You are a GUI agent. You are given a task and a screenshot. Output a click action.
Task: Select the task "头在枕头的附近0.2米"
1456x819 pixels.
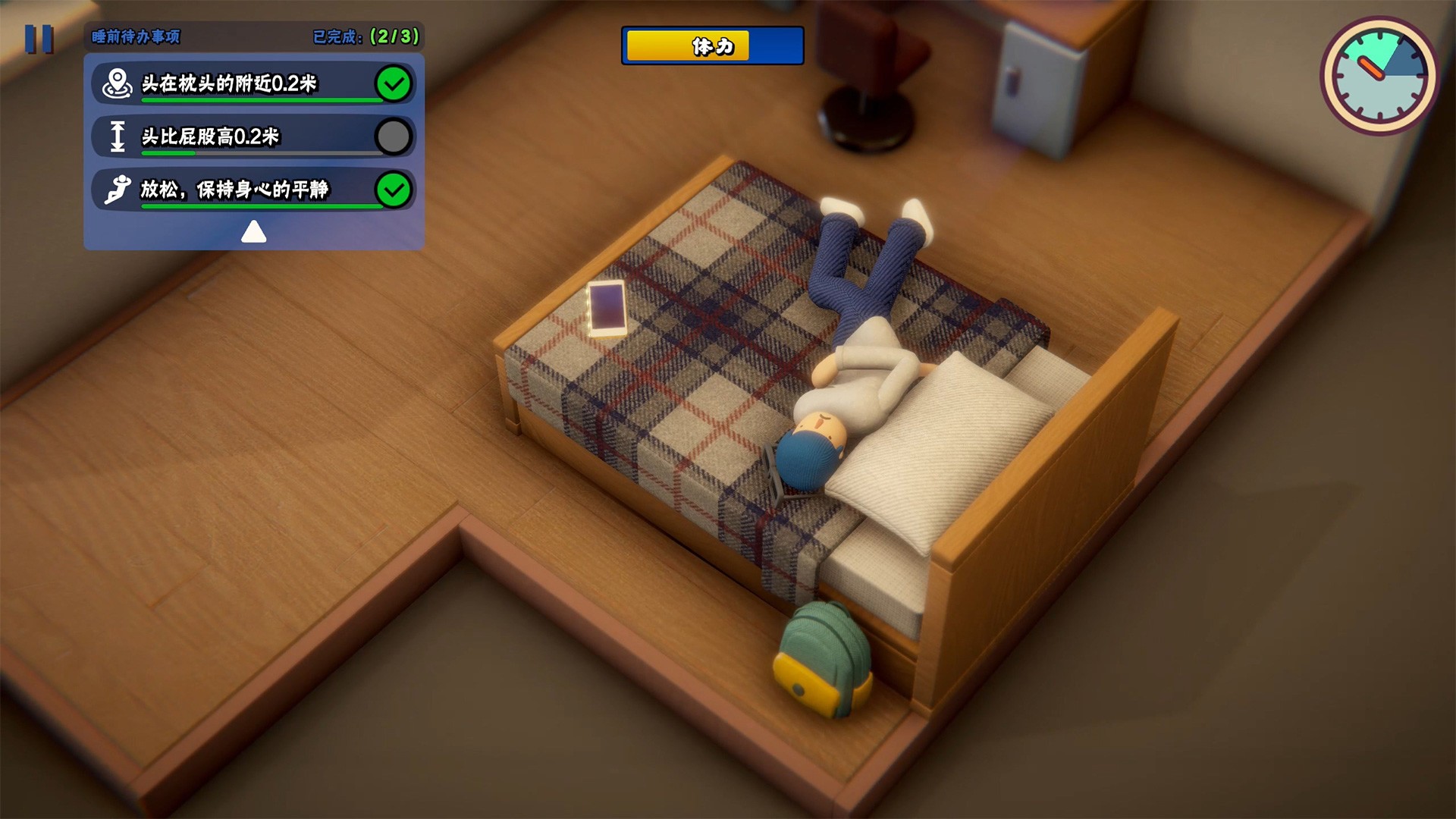[253, 83]
